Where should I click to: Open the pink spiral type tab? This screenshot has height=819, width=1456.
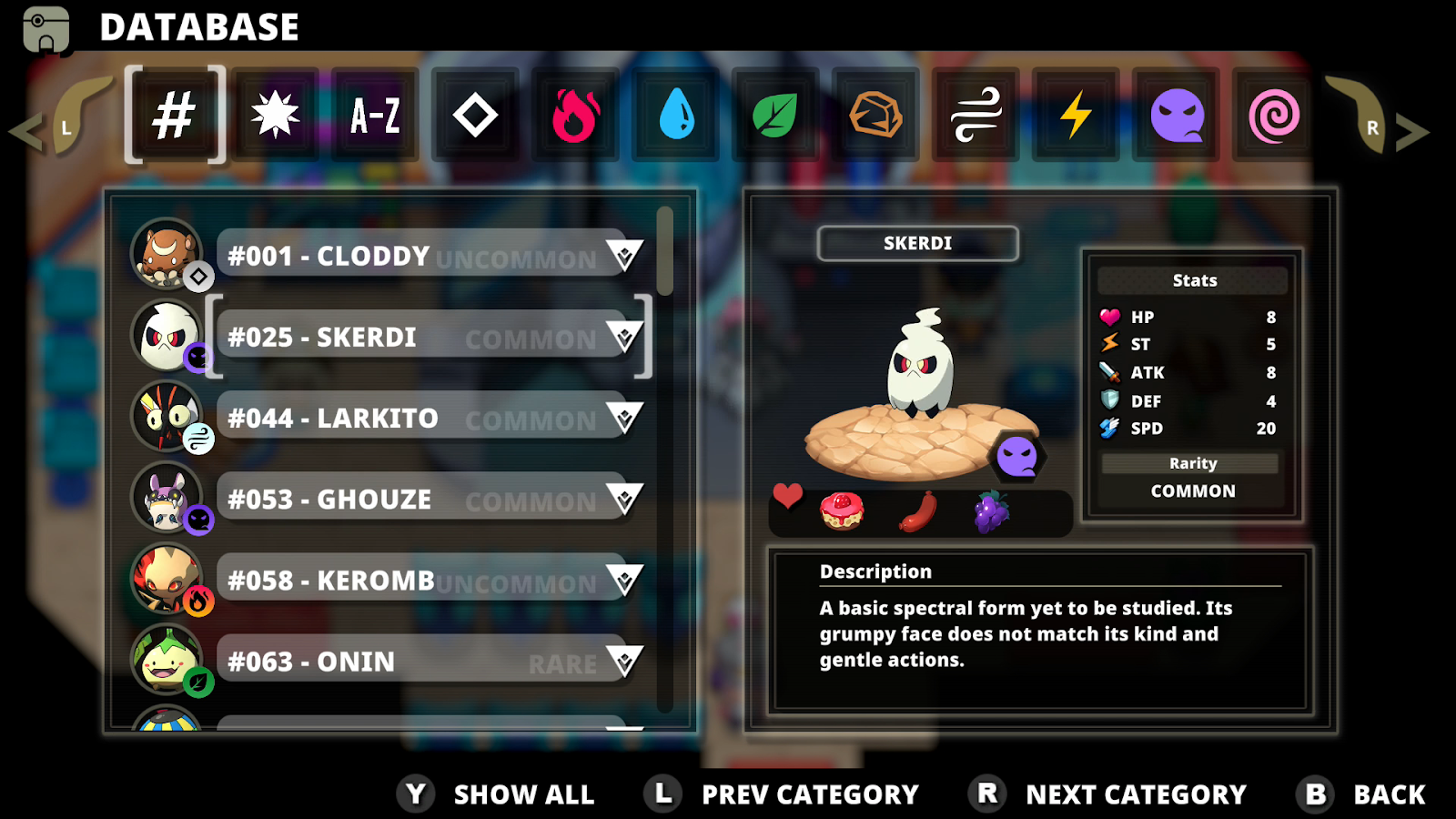pos(1274,116)
